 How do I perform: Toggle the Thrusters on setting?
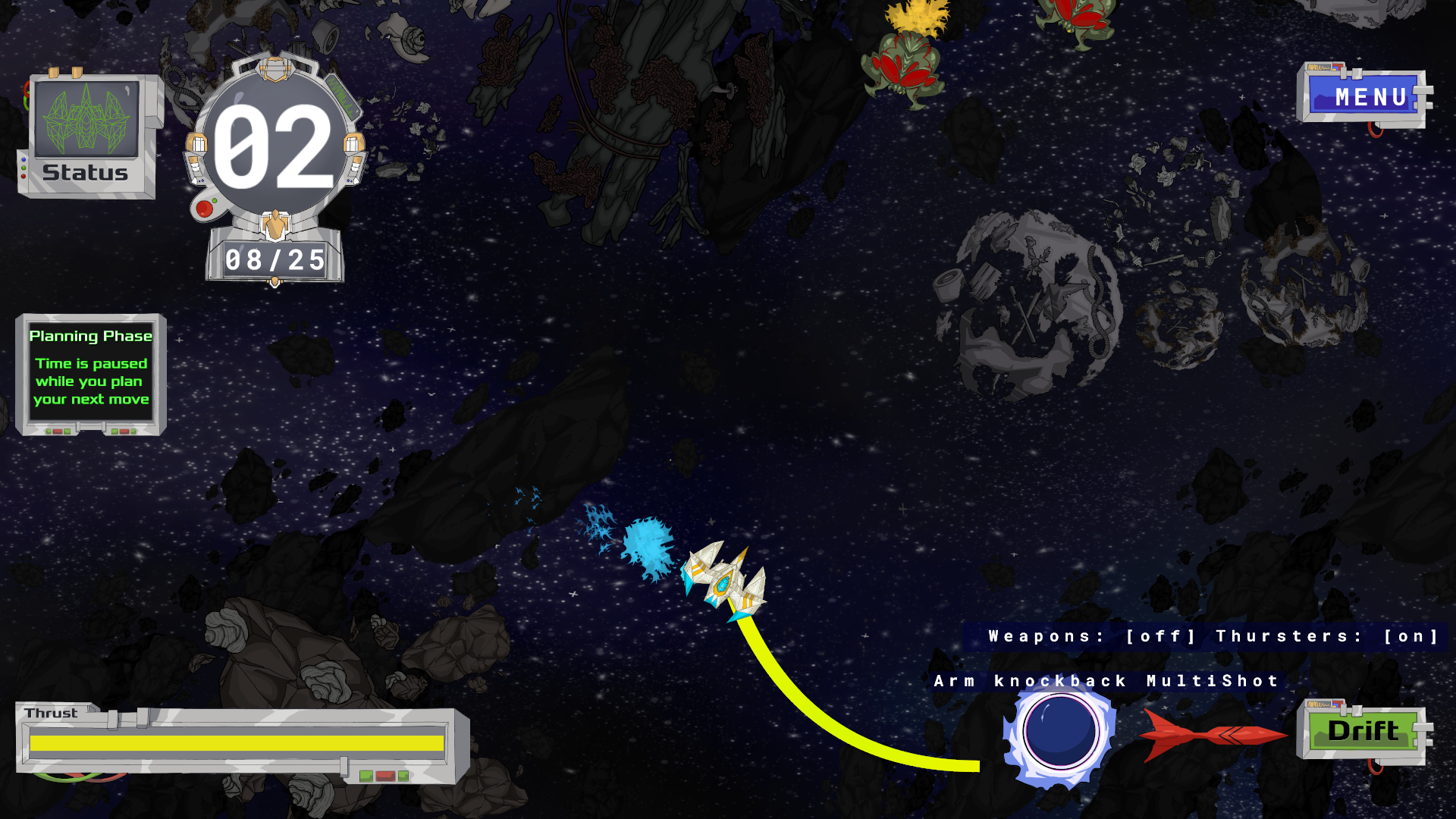point(1410,636)
